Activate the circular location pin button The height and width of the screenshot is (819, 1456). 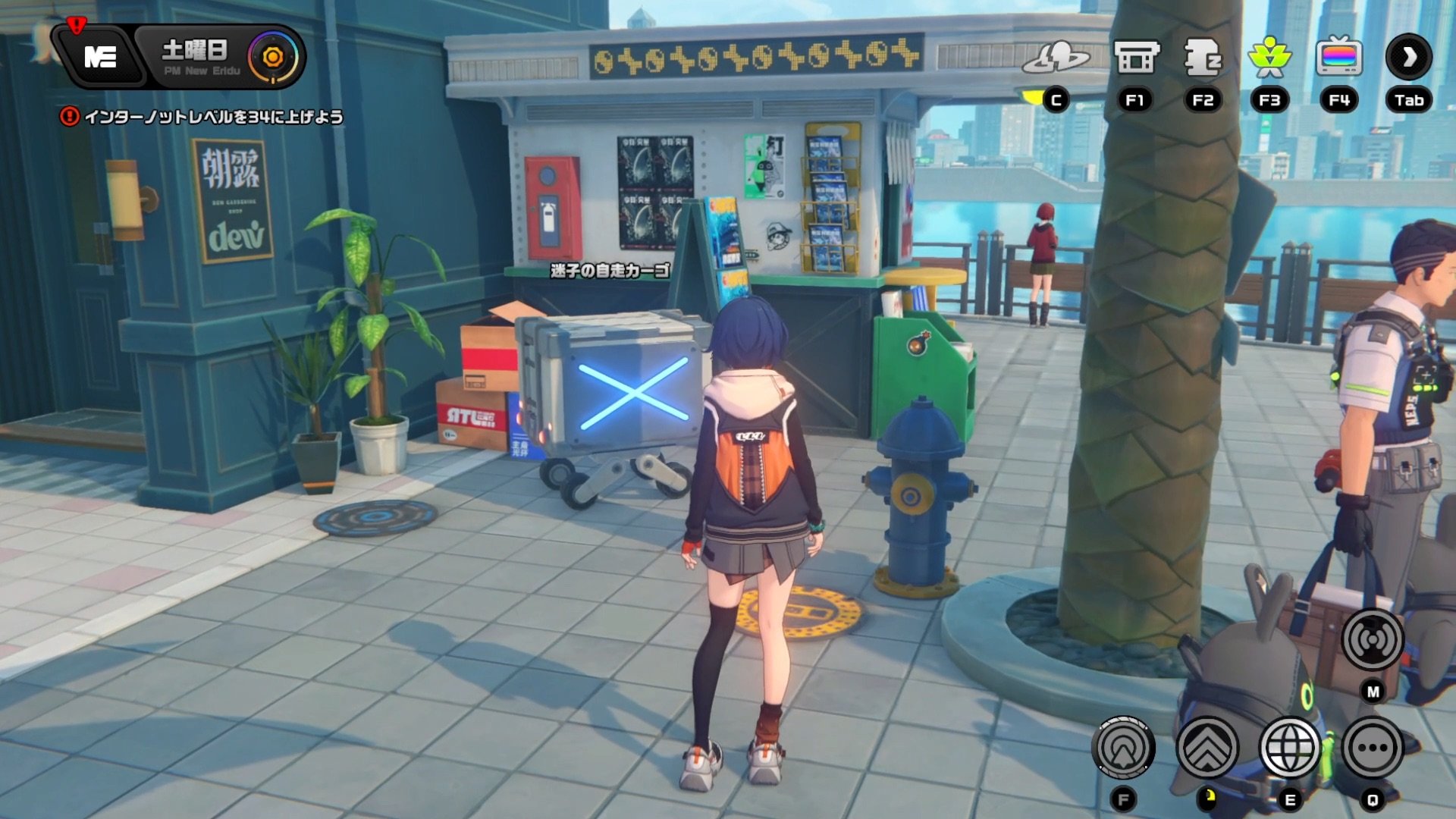1123,748
